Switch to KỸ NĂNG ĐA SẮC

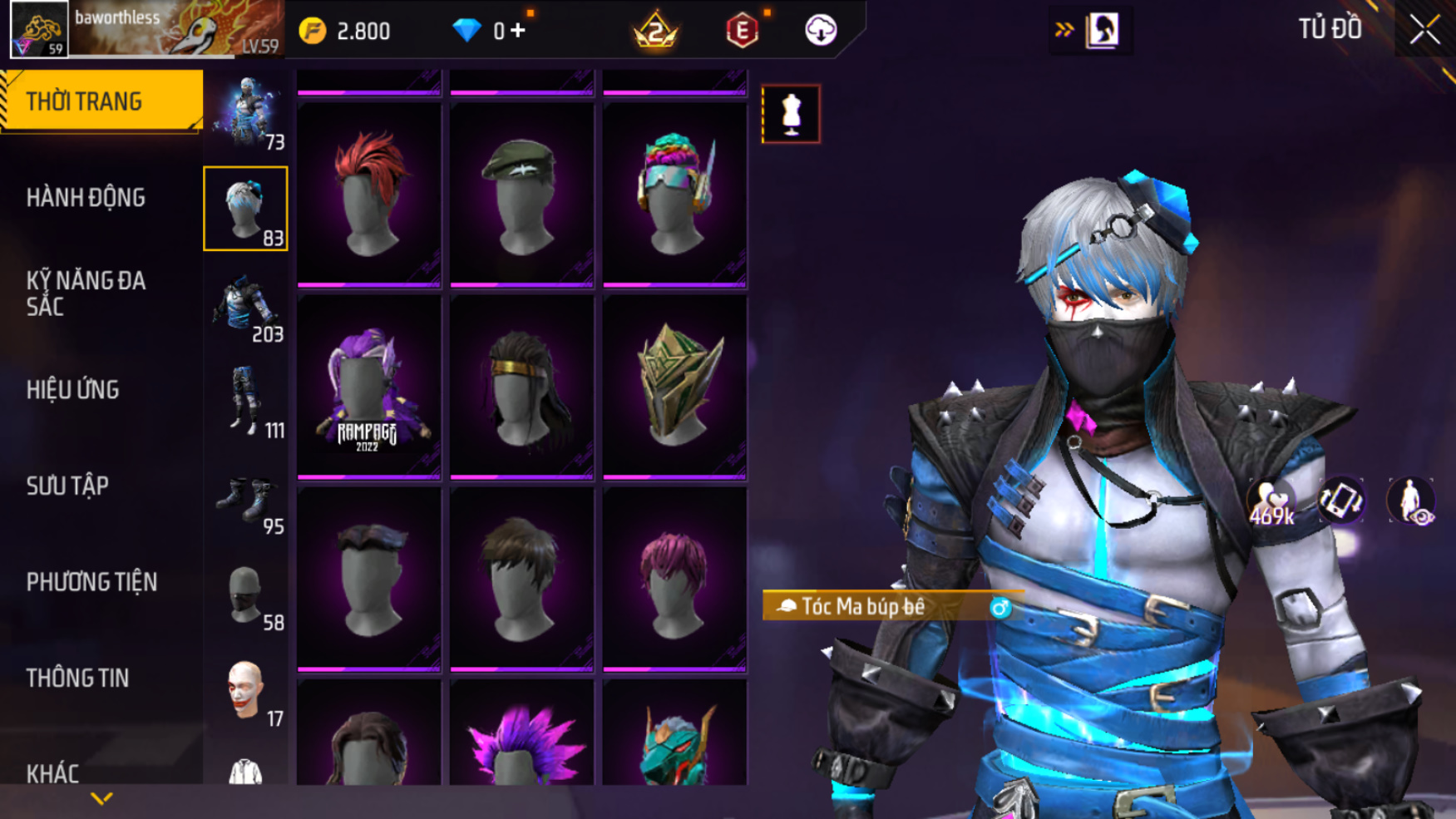click(x=86, y=294)
